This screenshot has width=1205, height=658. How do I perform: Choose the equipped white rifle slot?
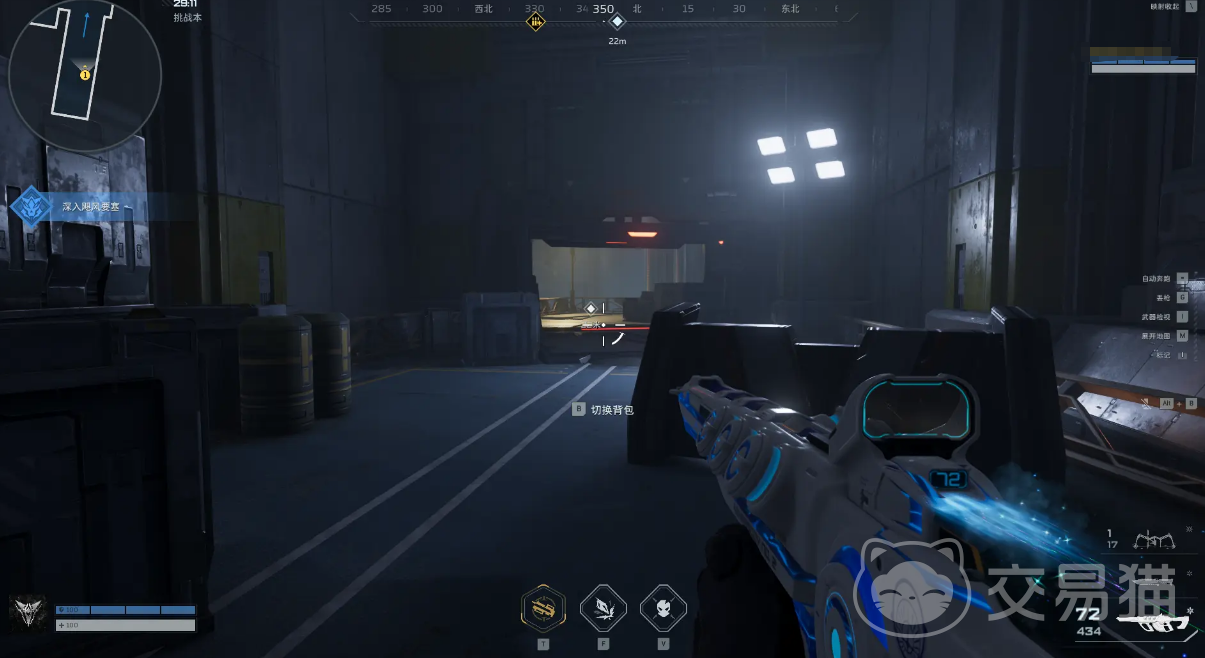click(x=1153, y=622)
